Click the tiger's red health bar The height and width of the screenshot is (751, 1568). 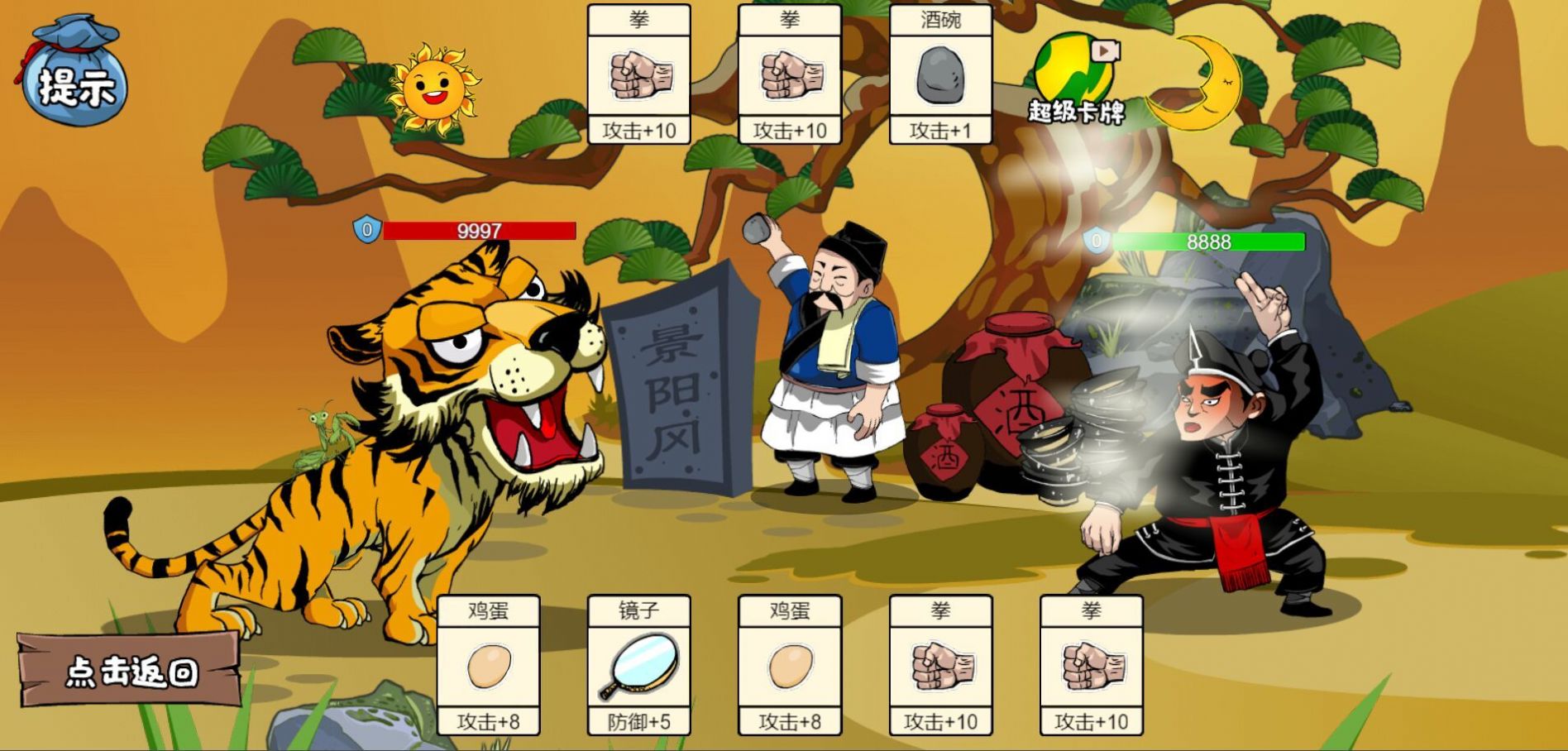click(x=480, y=230)
